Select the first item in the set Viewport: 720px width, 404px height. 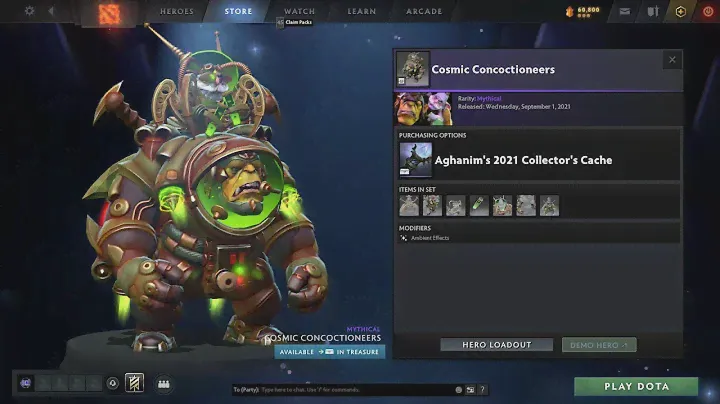click(x=409, y=205)
